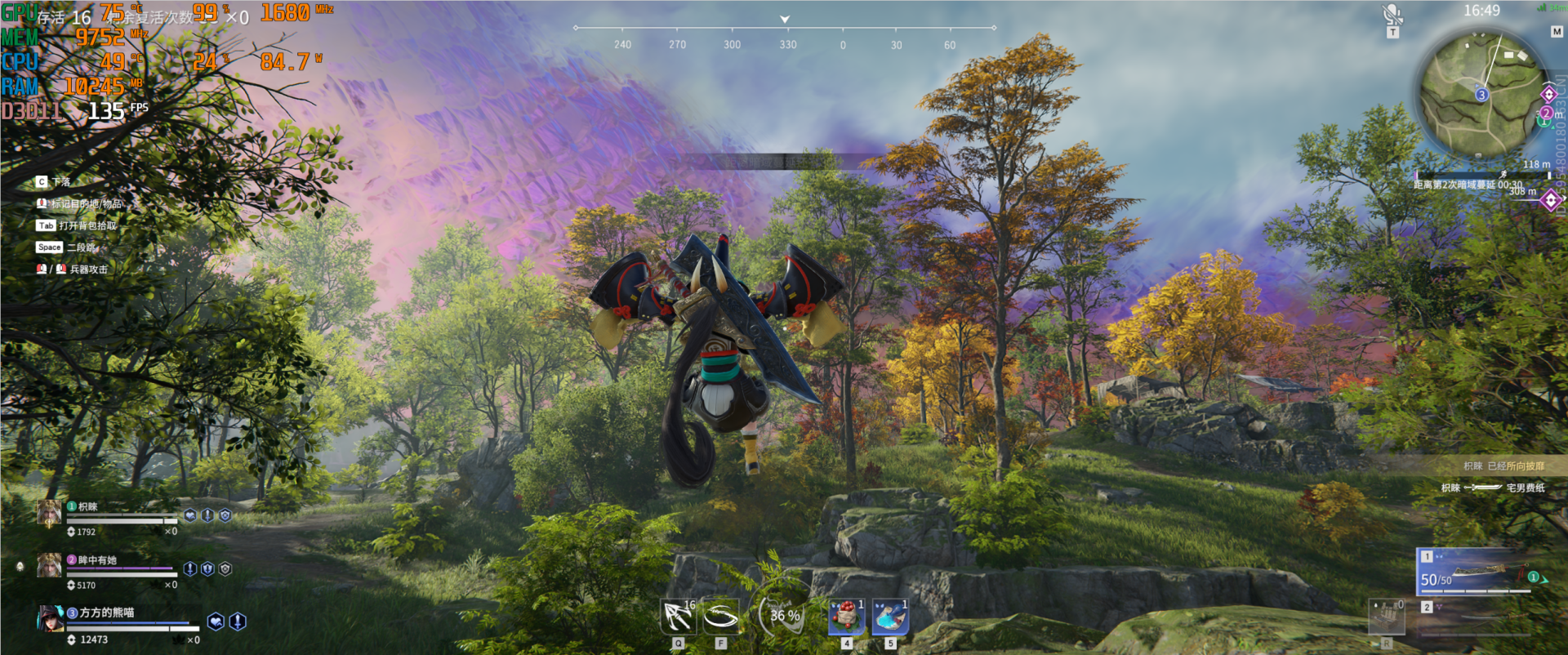1568x655 pixels.
Task: Click the purple diamond marker at 308 m
Action: tap(1551, 200)
